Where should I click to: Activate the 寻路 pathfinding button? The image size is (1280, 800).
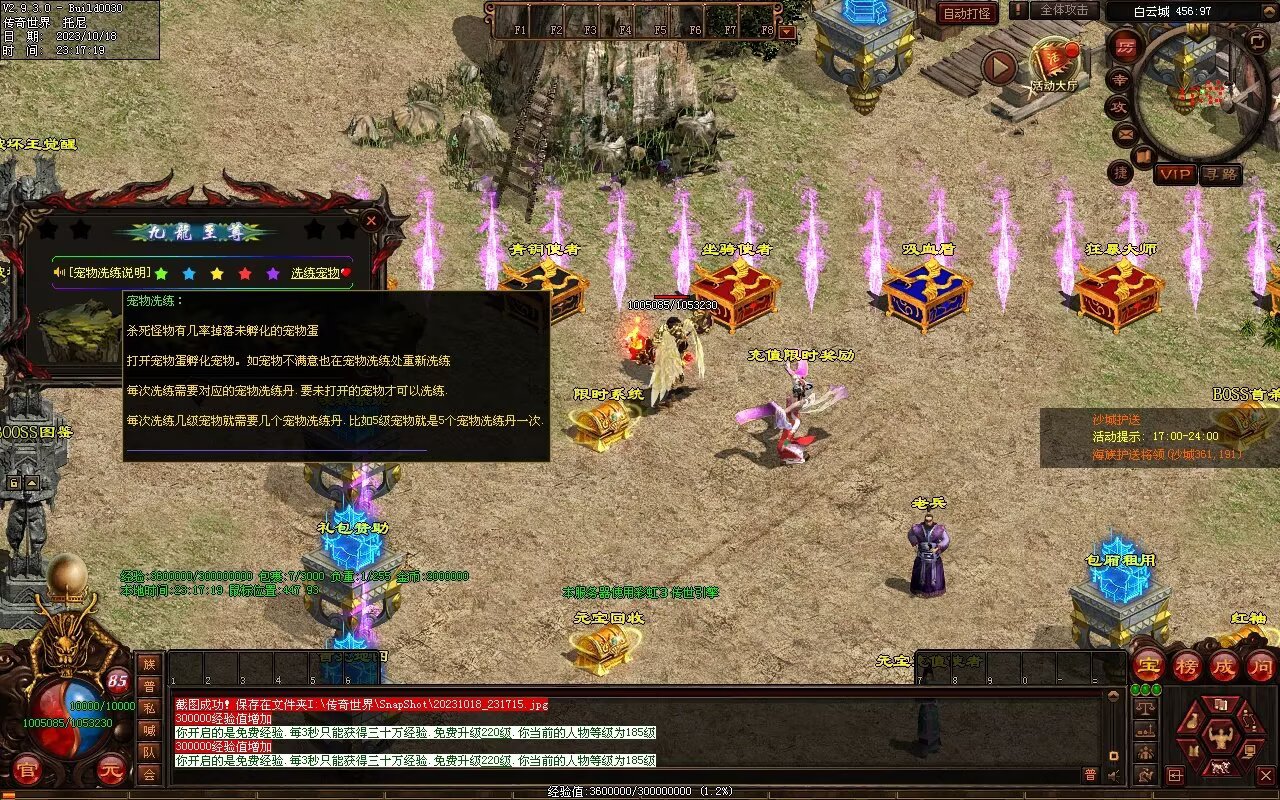(1219, 174)
